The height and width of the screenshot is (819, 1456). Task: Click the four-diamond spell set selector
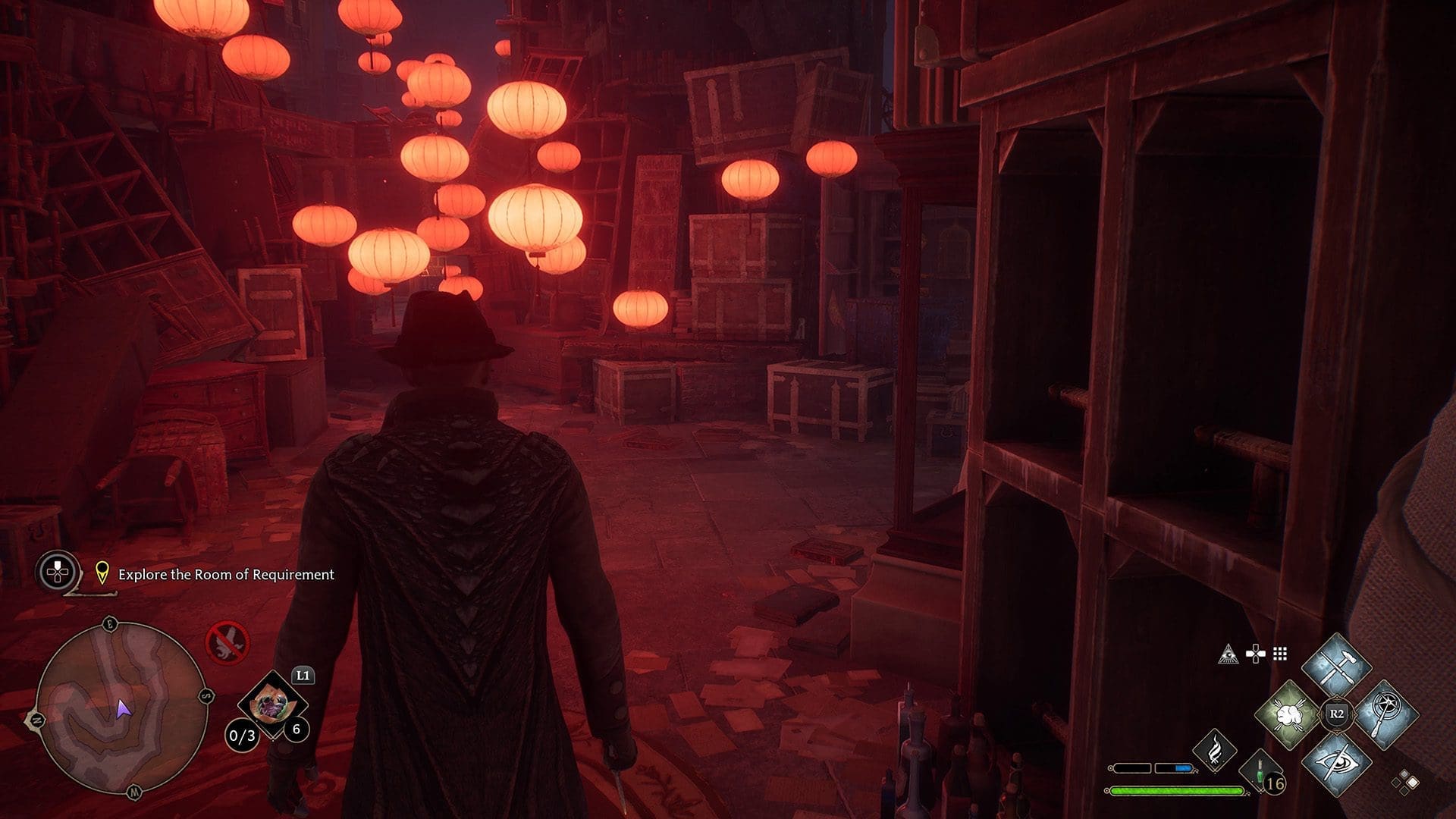pos(1404,782)
